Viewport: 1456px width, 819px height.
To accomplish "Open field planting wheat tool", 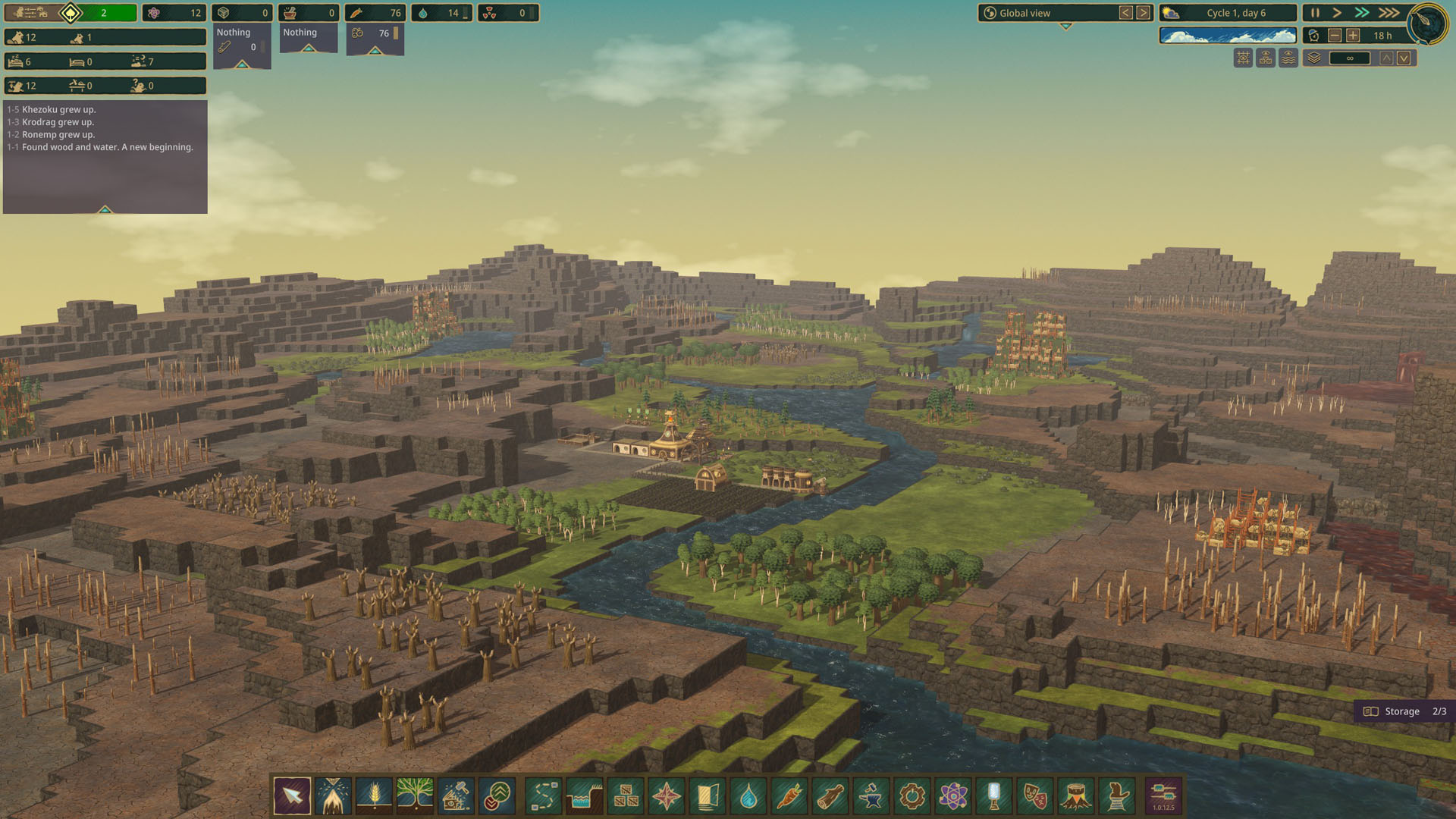I will pyautogui.click(x=374, y=796).
